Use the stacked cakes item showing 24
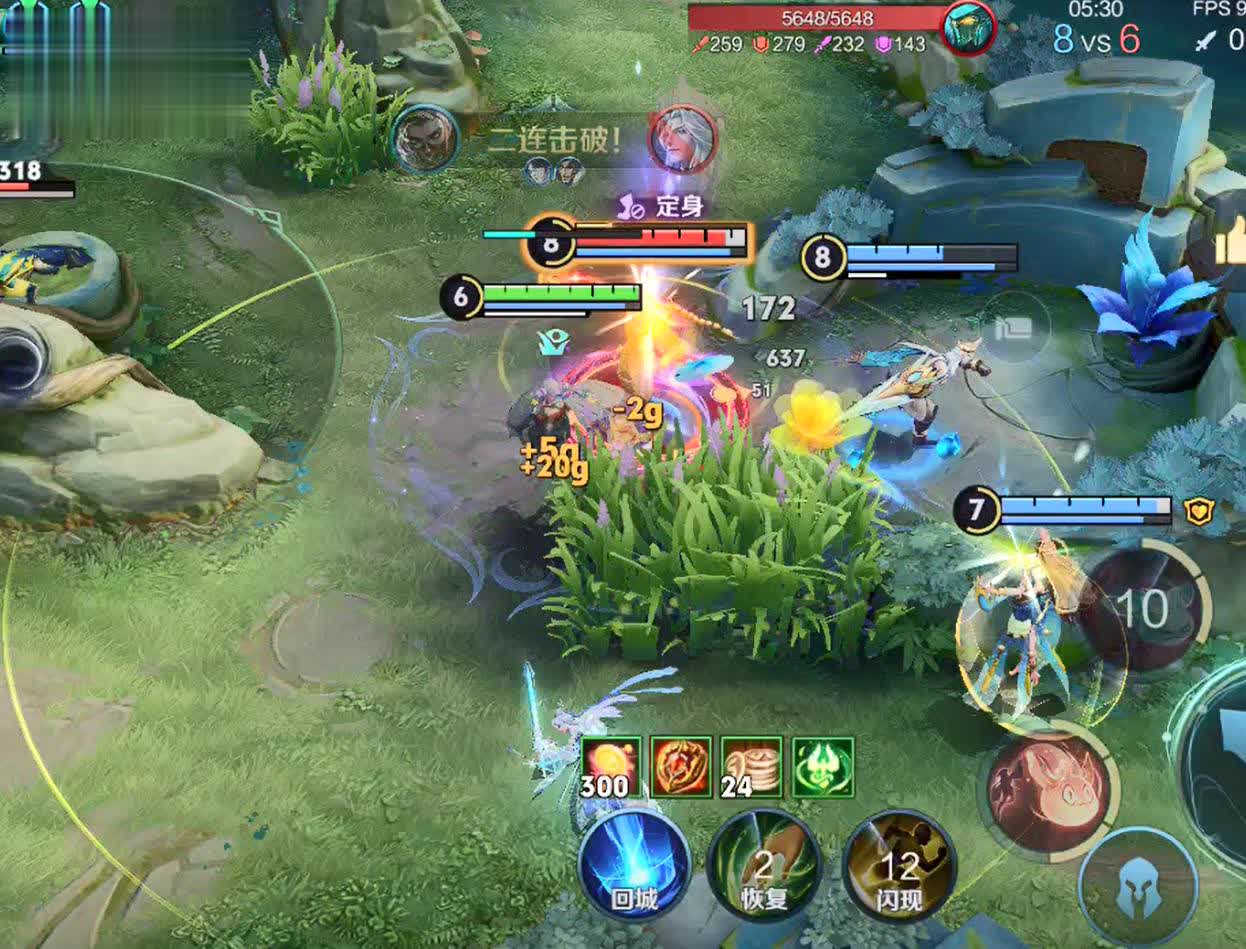 point(752,767)
